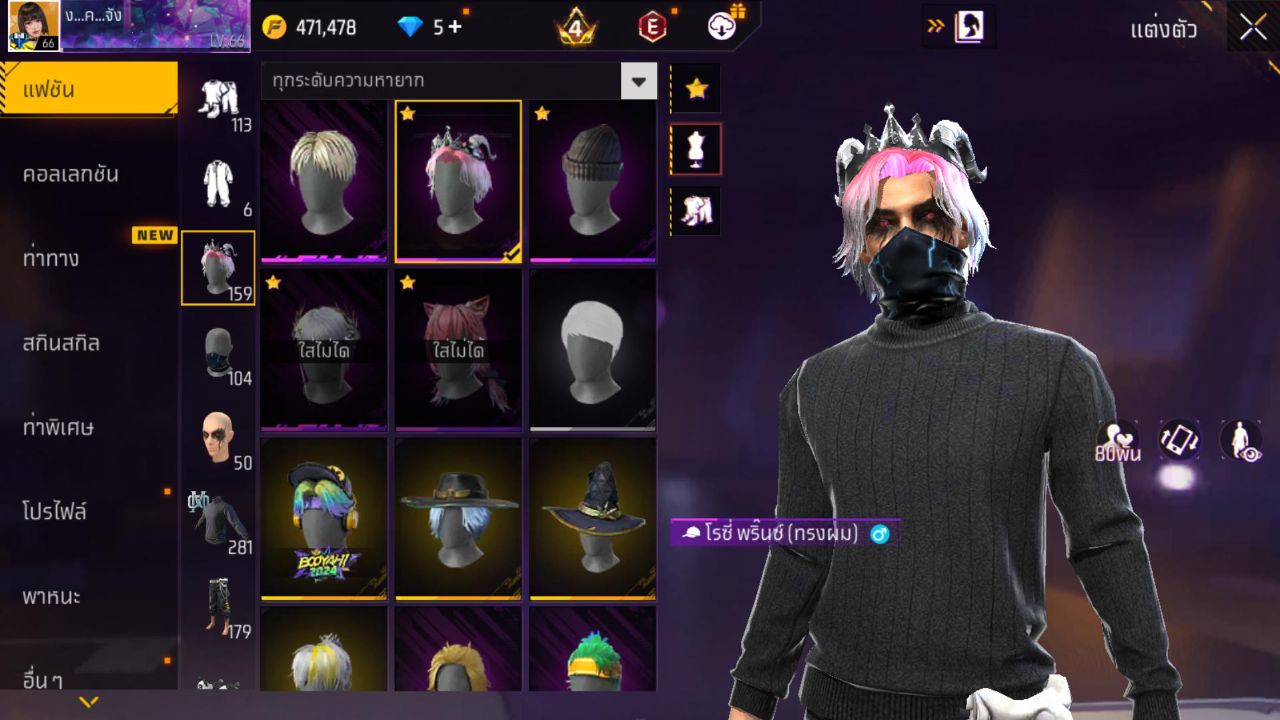This screenshot has height=720, width=1280.
Task: Toggle the favorite star on the selected pink hairstyle
Action: pyautogui.click(x=410, y=113)
